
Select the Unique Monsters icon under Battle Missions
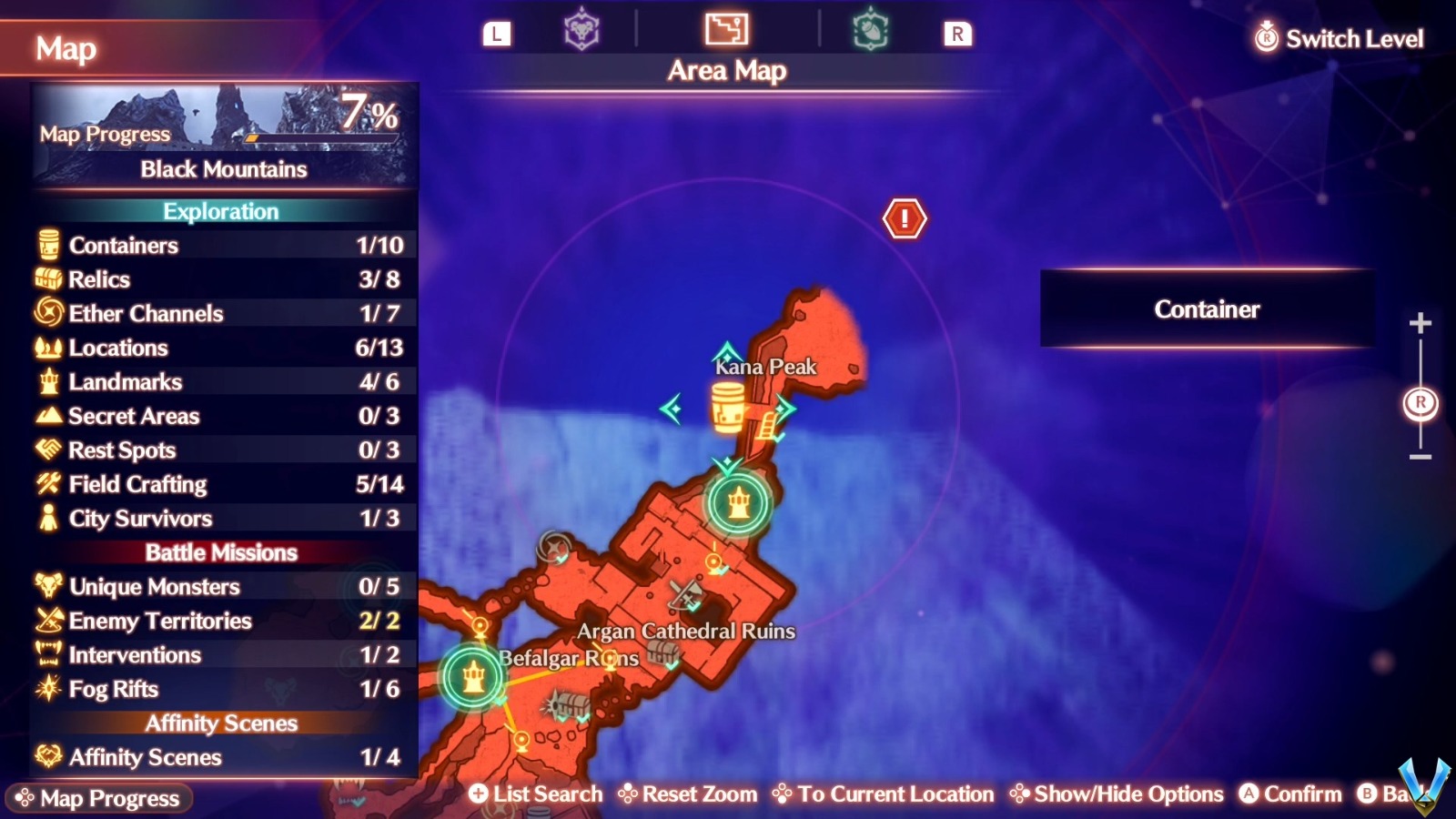click(x=47, y=587)
